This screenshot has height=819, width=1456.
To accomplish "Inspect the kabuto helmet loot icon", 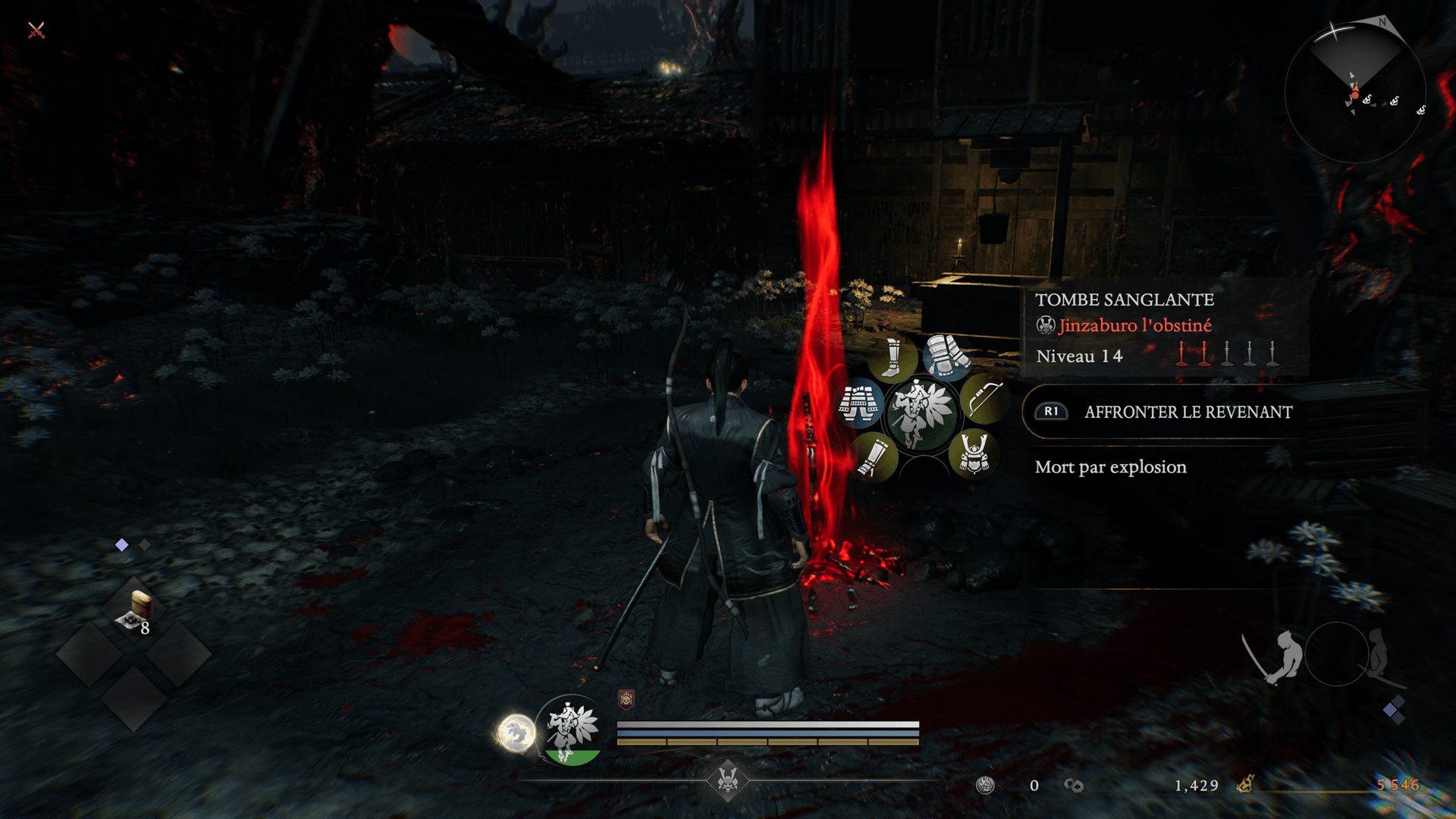I will click(x=974, y=453).
